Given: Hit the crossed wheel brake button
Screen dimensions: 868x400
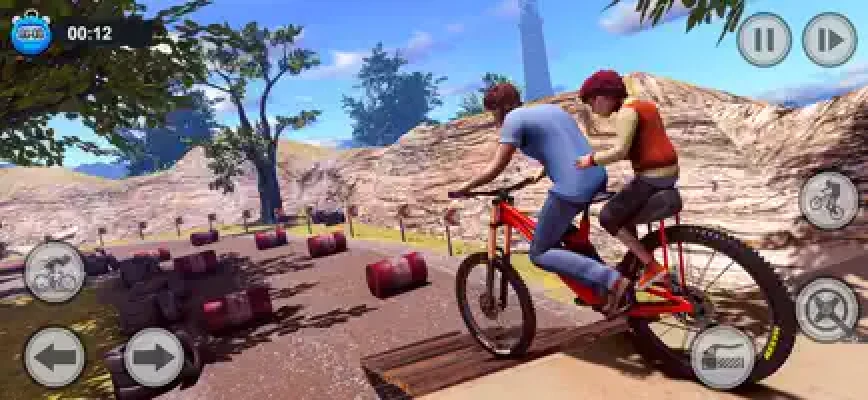Looking at the screenshot, I should (x=828, y=309).
